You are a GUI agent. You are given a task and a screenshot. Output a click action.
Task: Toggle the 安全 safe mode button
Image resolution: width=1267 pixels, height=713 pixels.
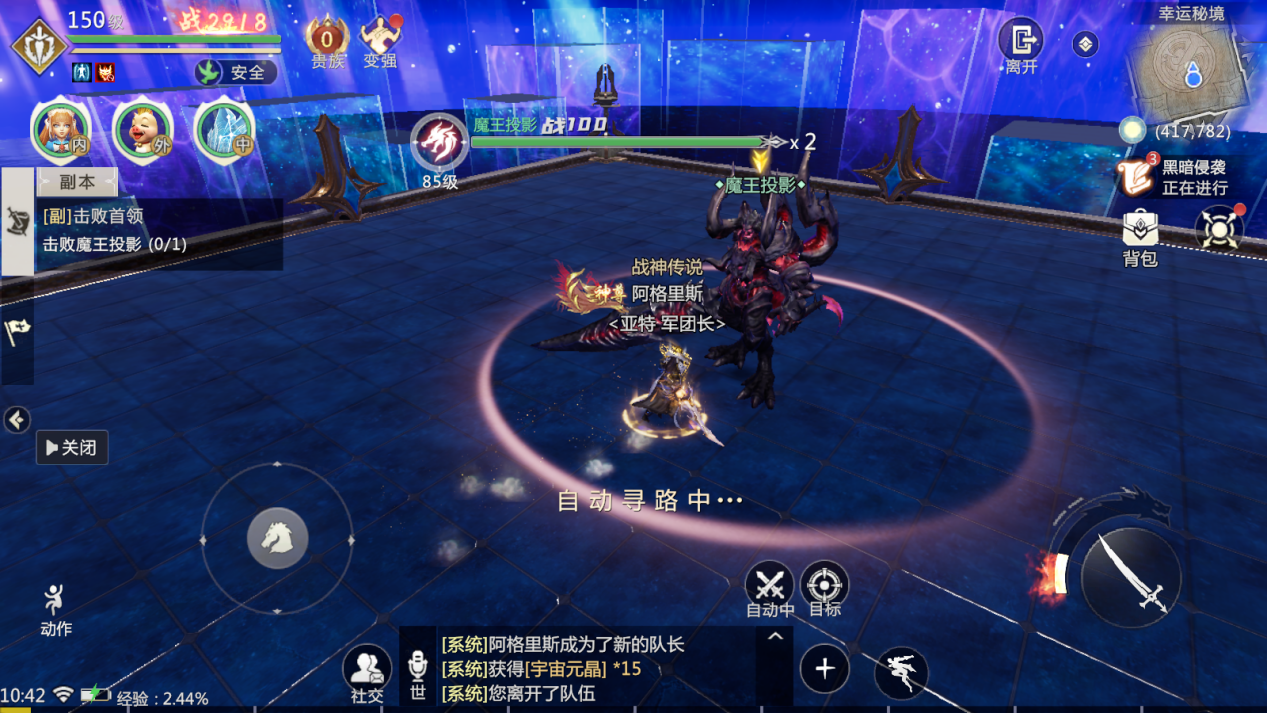(236, 72)
